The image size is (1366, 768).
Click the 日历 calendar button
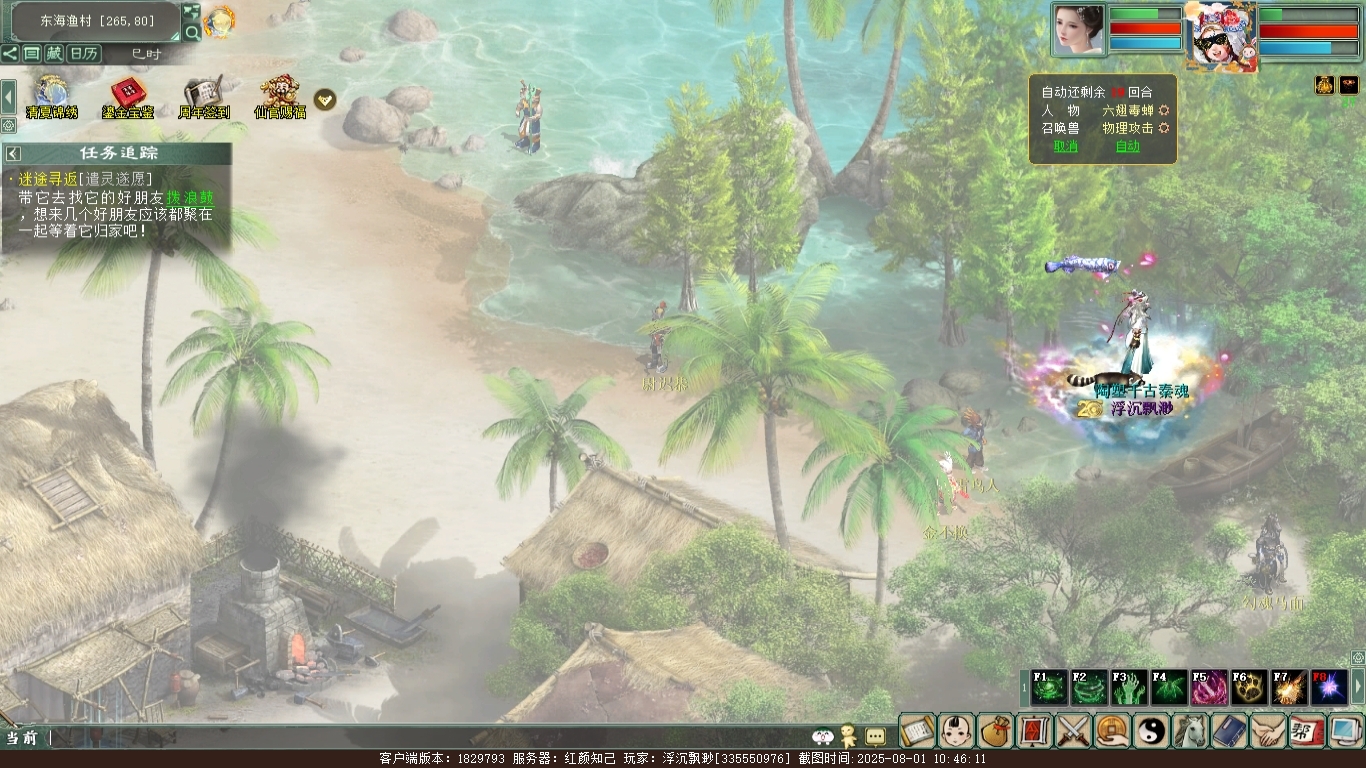(x=84, y=54)
